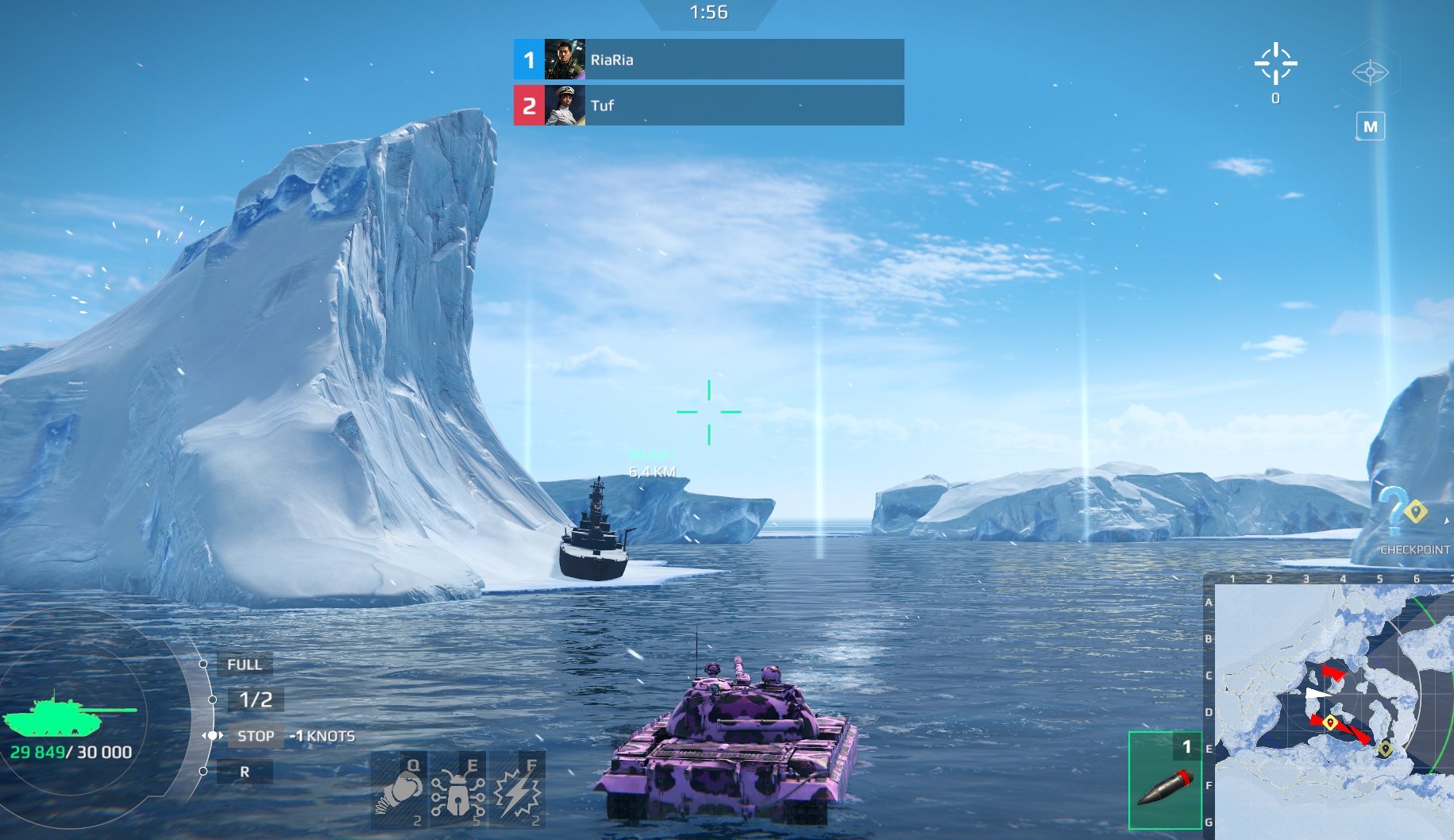Toggle the eye-shaped spotting view icon
Viewport: 1454px width, 840px height.
[1370, 72]
